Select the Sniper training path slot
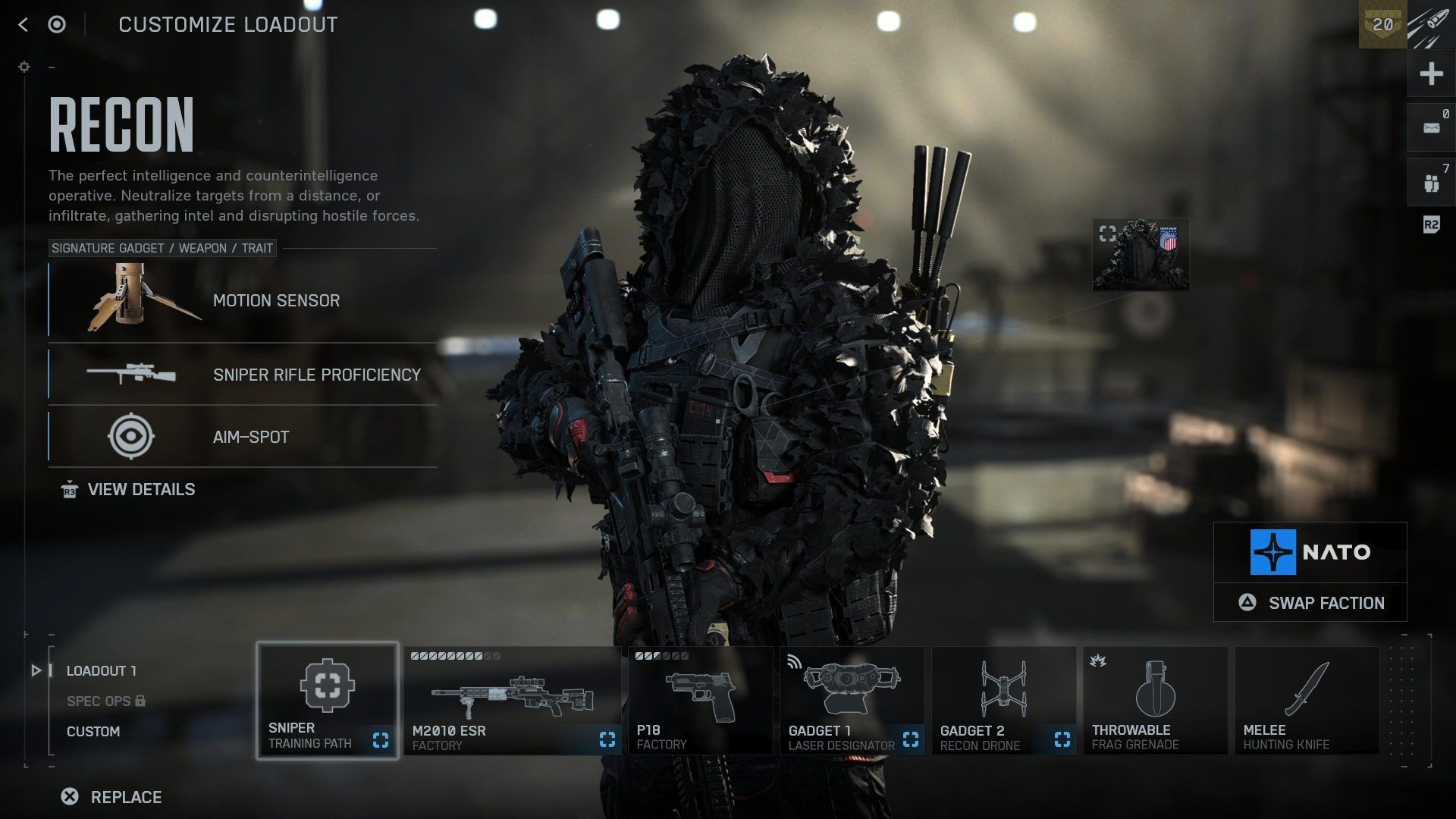This screenshot has height=819, width=1456. (x=328, y=701)
